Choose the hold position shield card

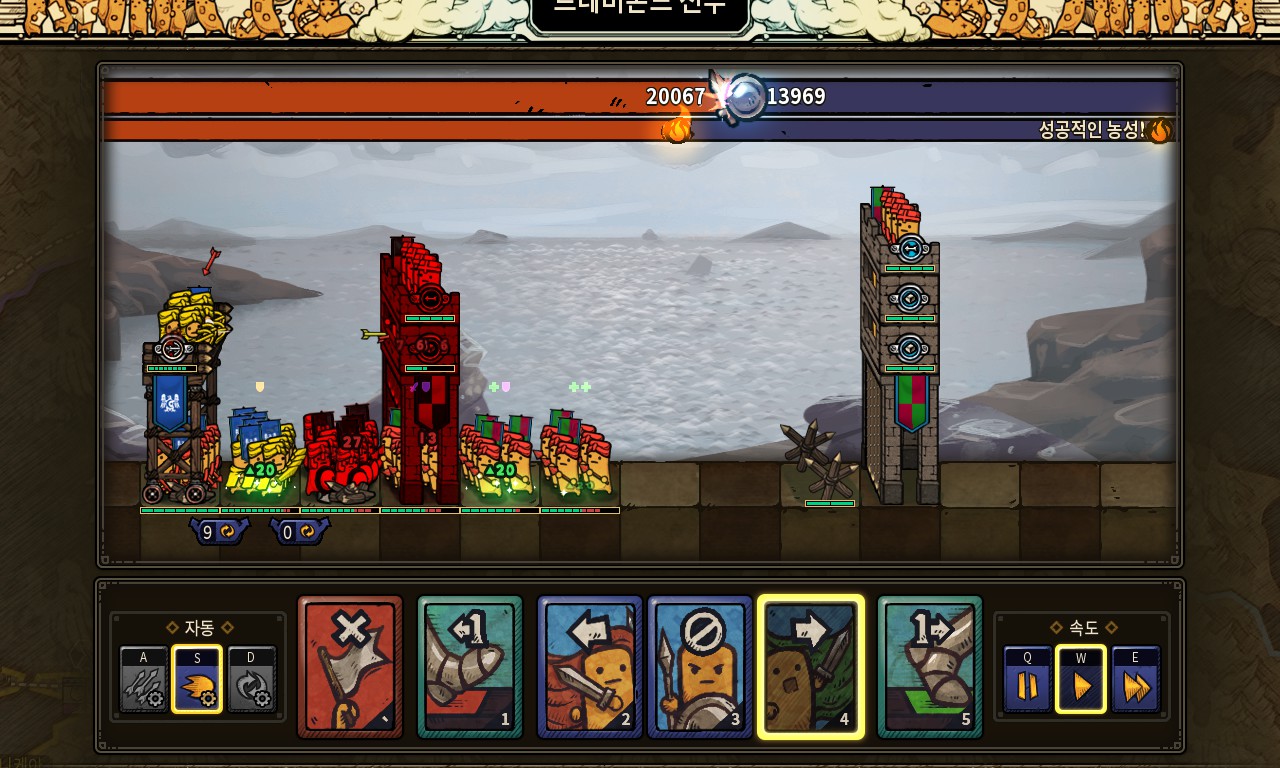tap(700, 667)
